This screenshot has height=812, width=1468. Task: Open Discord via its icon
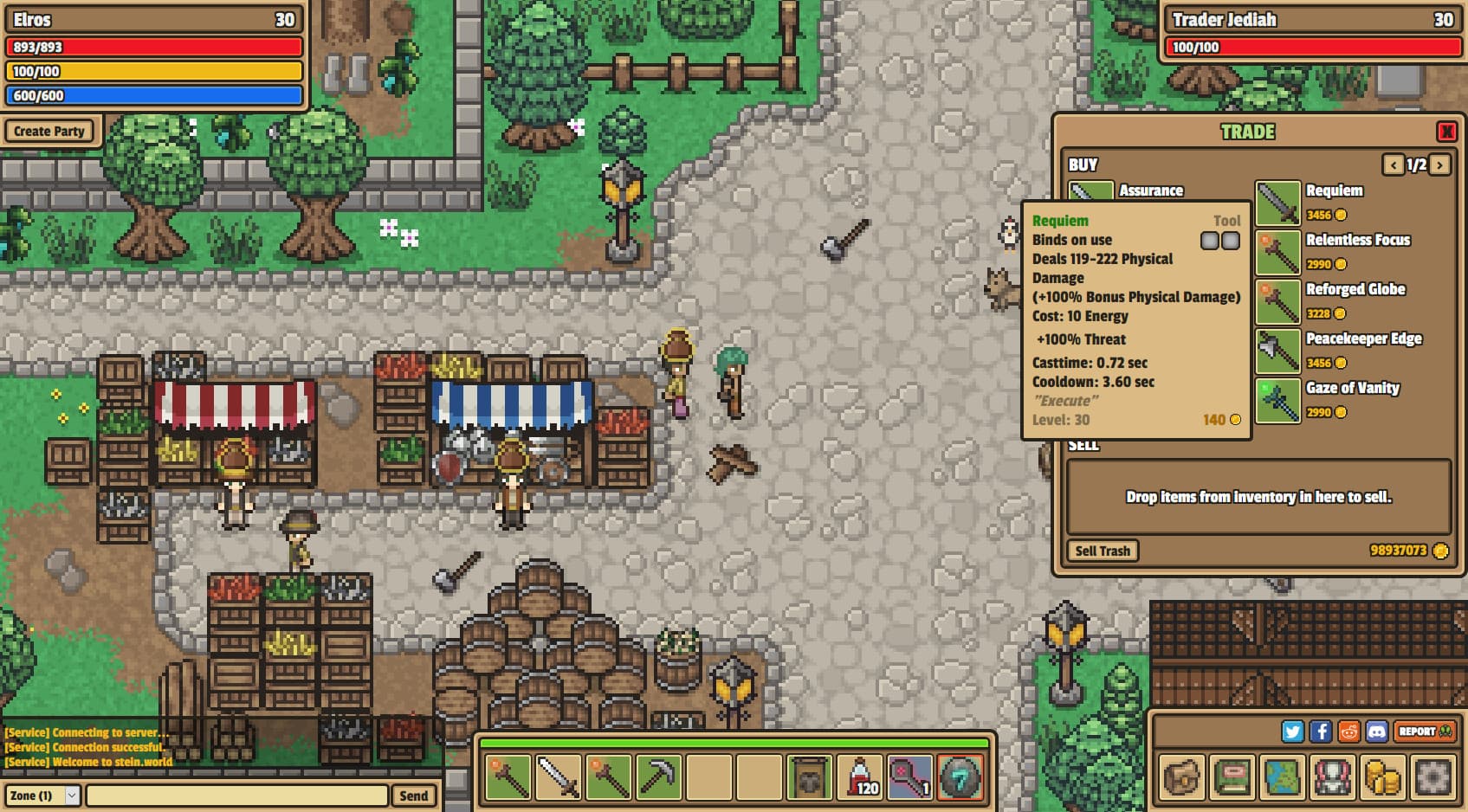point(1377,731)
